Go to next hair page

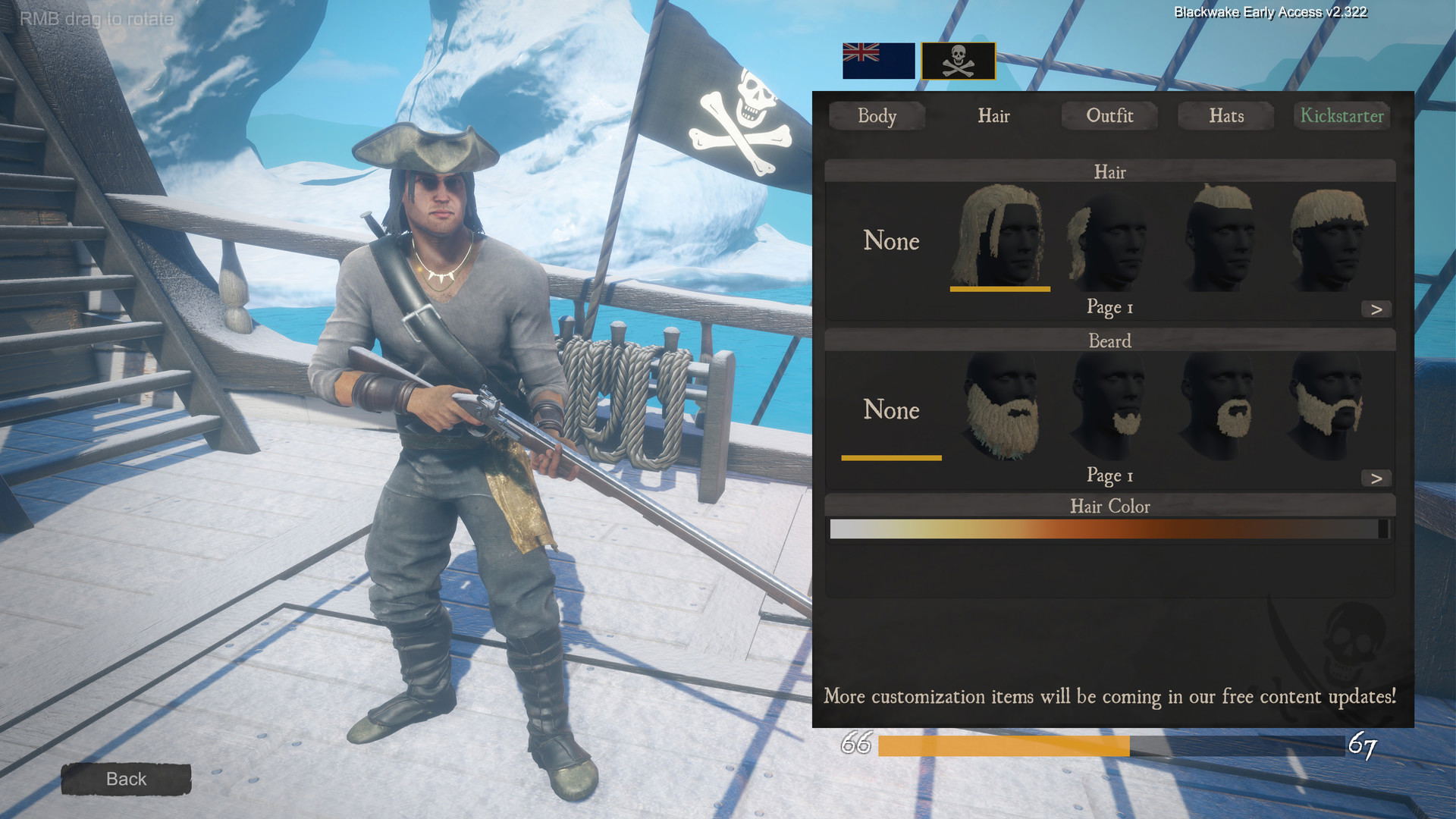(x=1376, y=309)
